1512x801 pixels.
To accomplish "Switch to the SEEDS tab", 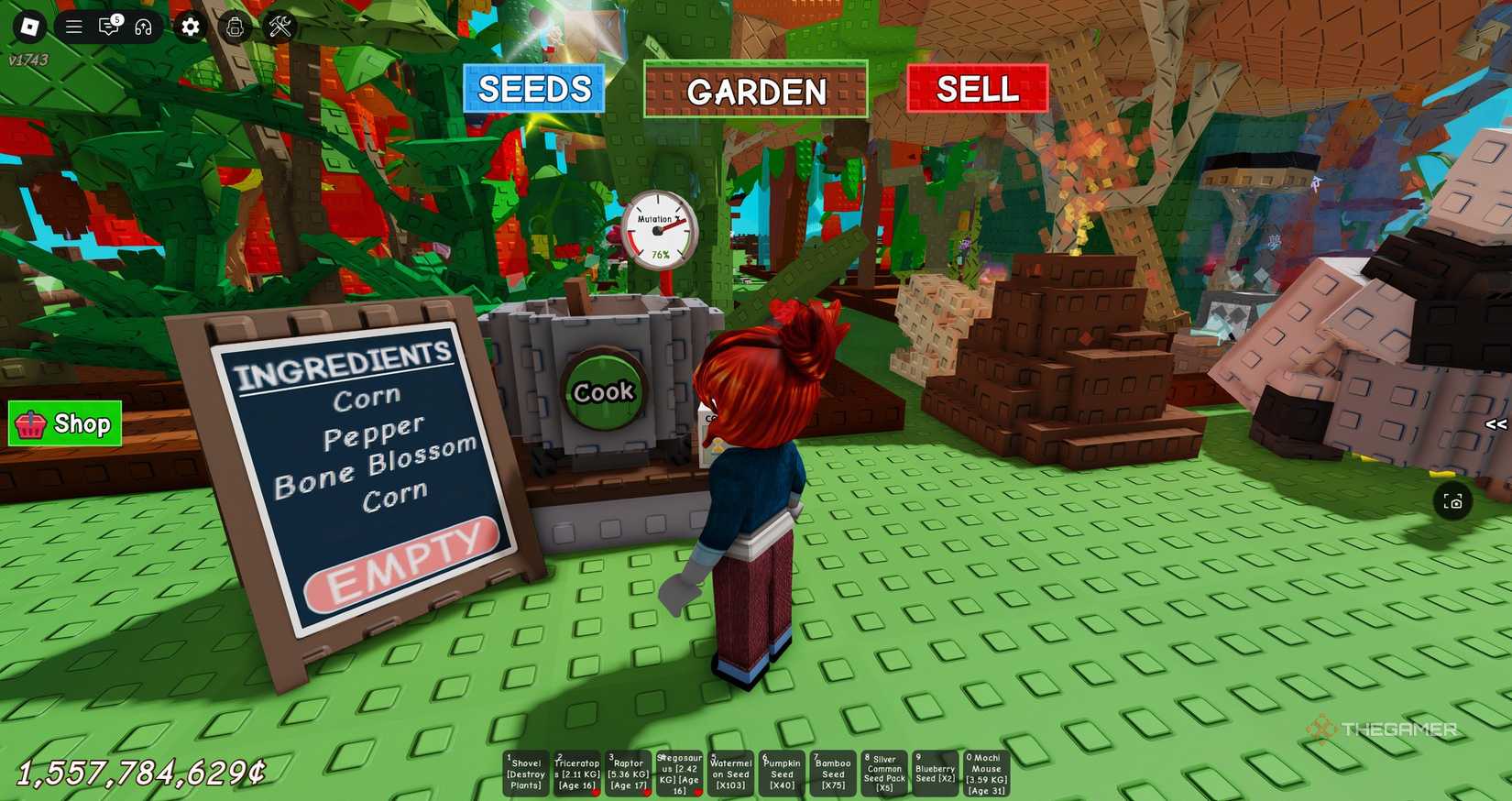I will (x=534, y=89).
